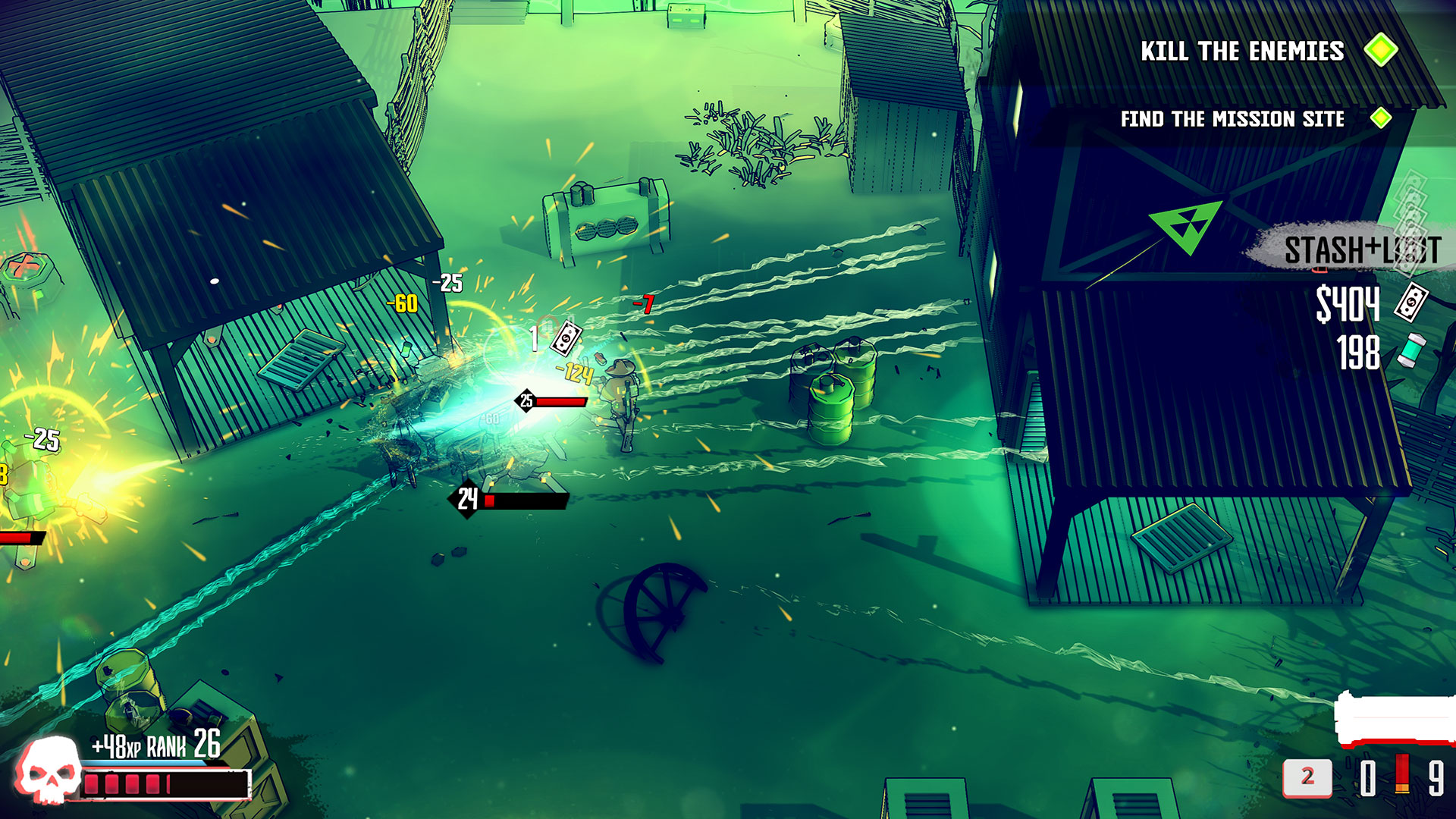The width and height of the screenshot is (1456, 819).
Task: Click the FIND THE MISSION SITE text
Action: coord(1232,119)
